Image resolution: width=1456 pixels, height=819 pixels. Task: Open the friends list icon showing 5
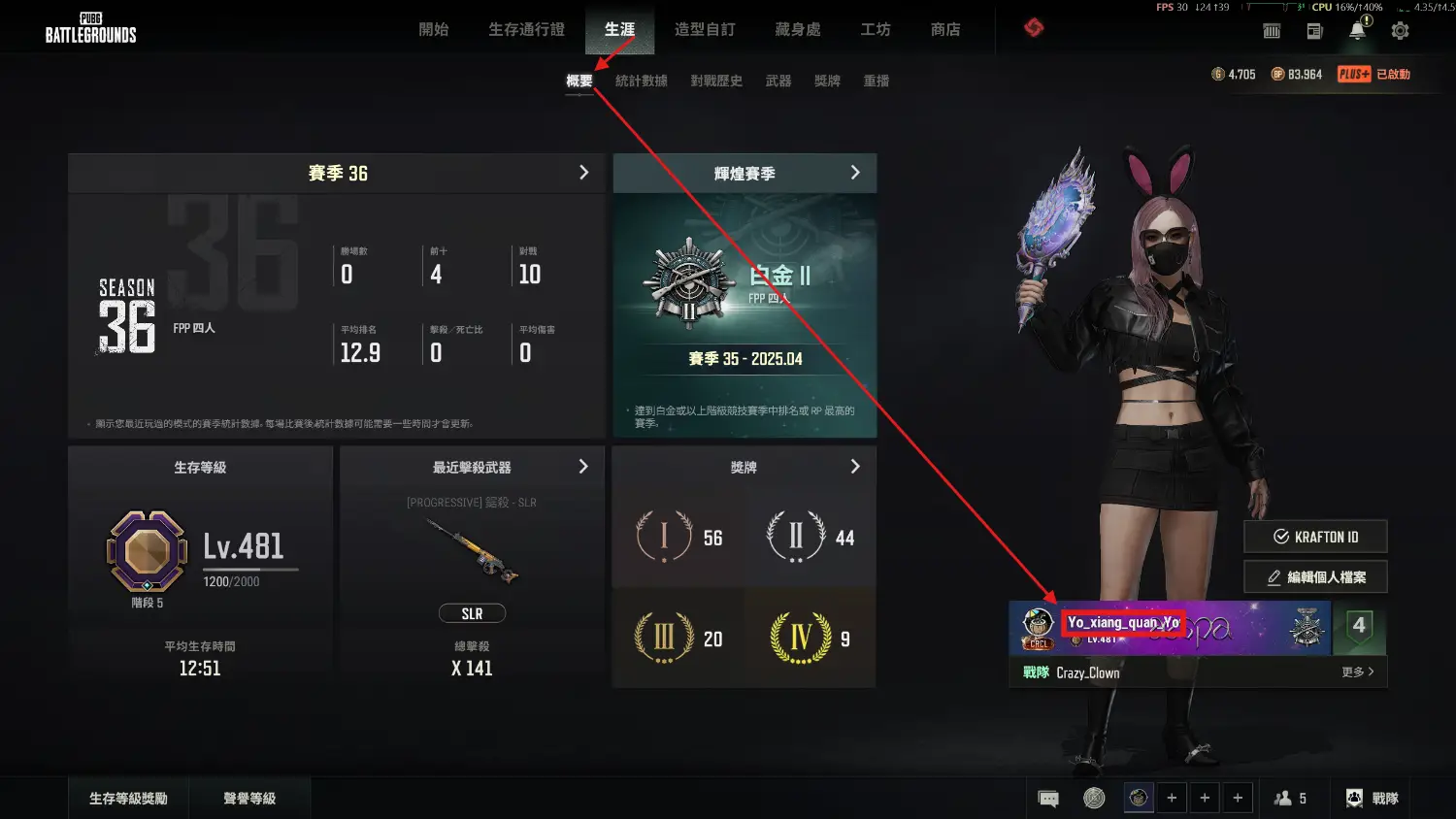pyautogui.click(x=1292, y=797)
